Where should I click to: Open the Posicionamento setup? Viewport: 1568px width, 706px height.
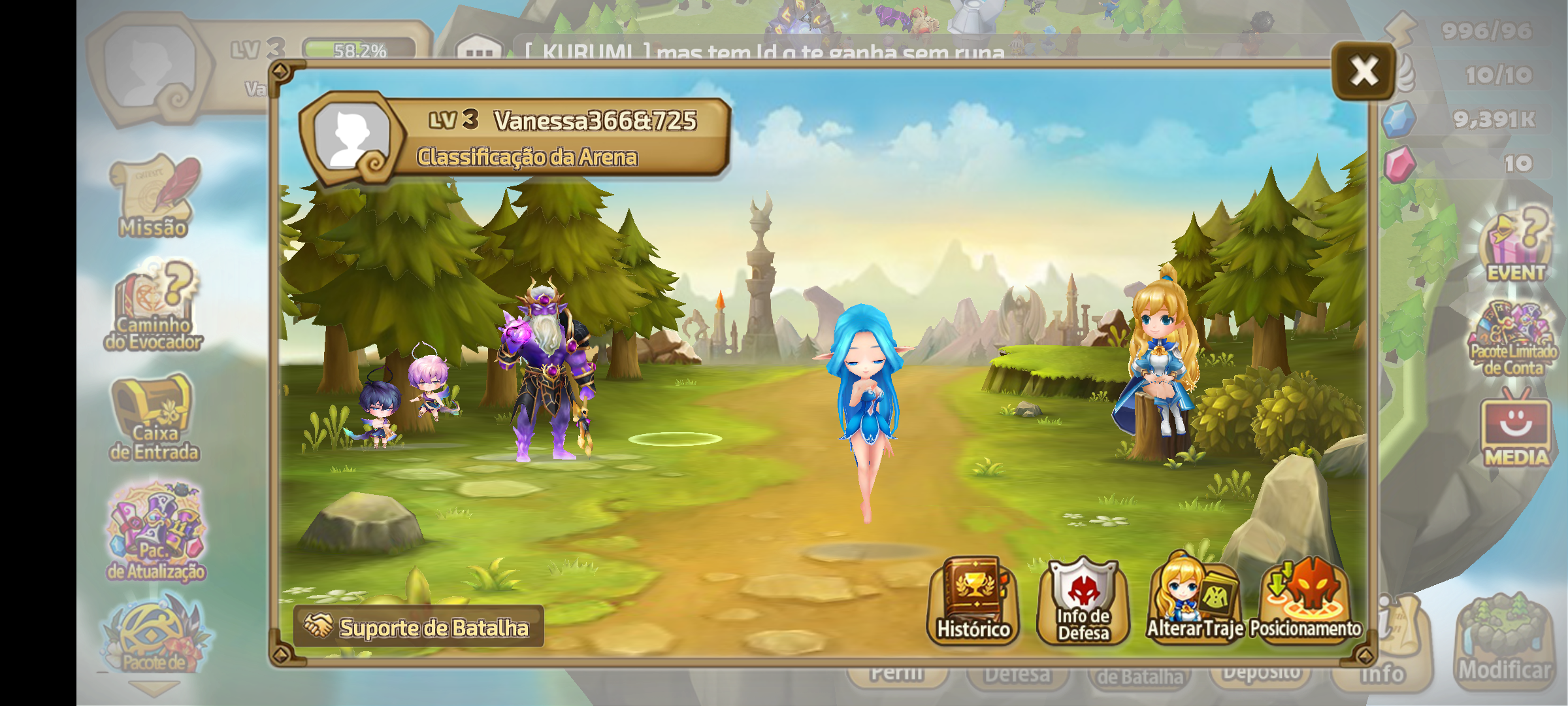pyautogui.click(x=1305, y=601)
